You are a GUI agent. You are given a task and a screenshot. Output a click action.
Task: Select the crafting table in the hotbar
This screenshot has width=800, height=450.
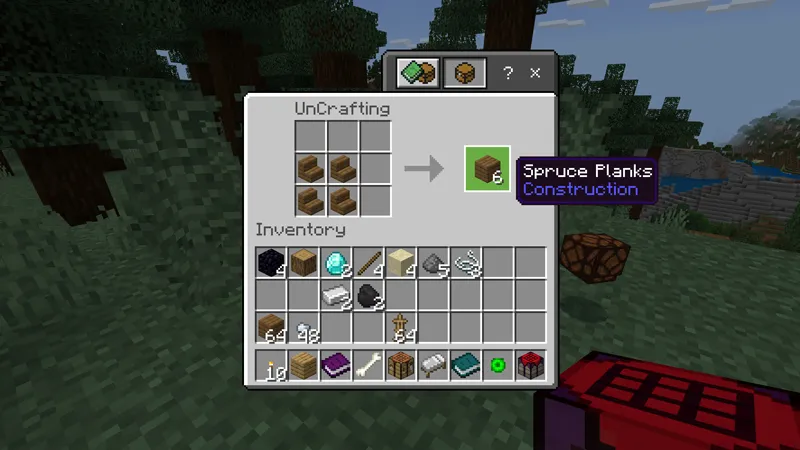(400, 365)
